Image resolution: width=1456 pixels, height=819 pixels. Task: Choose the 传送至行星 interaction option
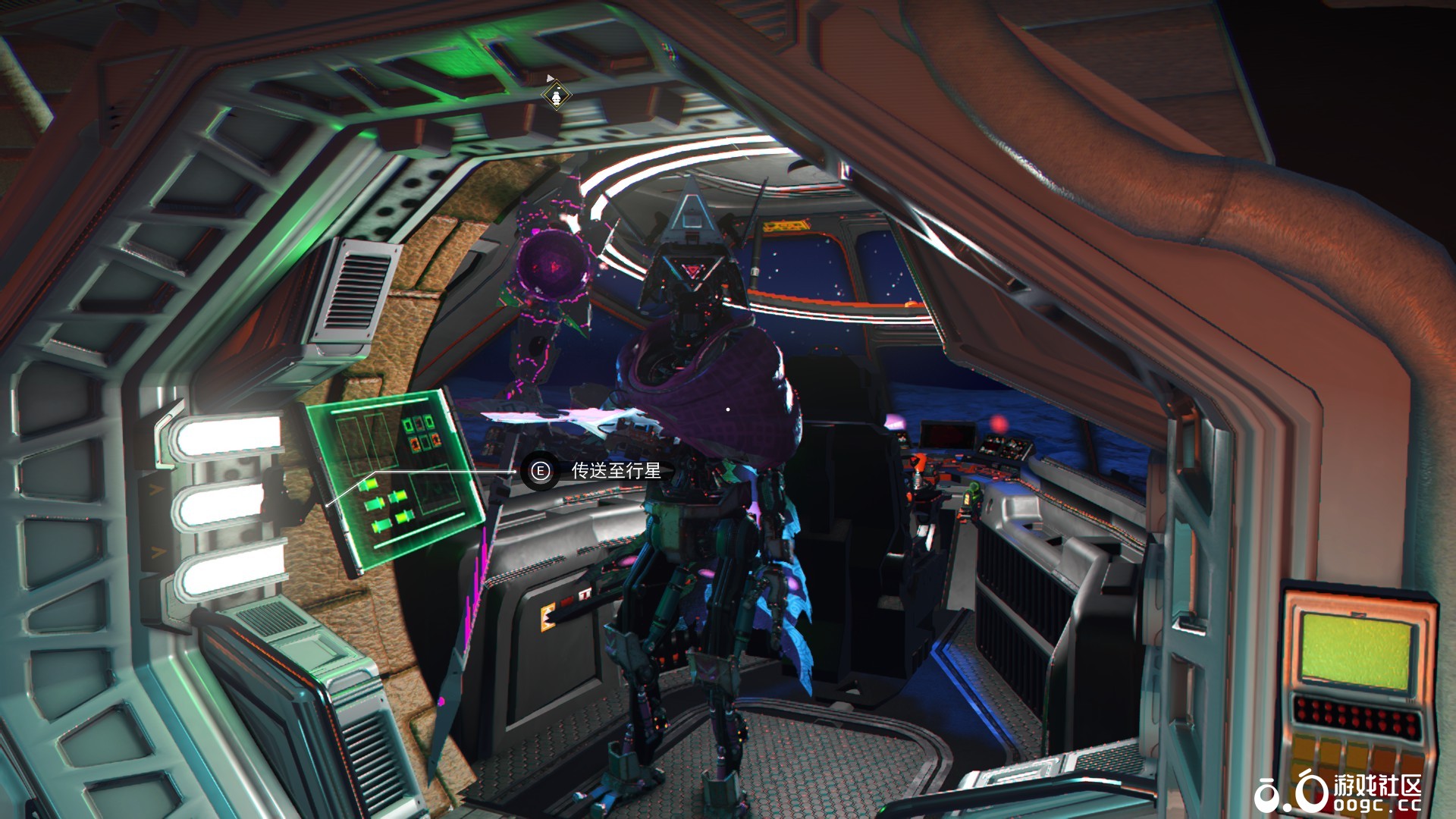click(x=615, y=471)
